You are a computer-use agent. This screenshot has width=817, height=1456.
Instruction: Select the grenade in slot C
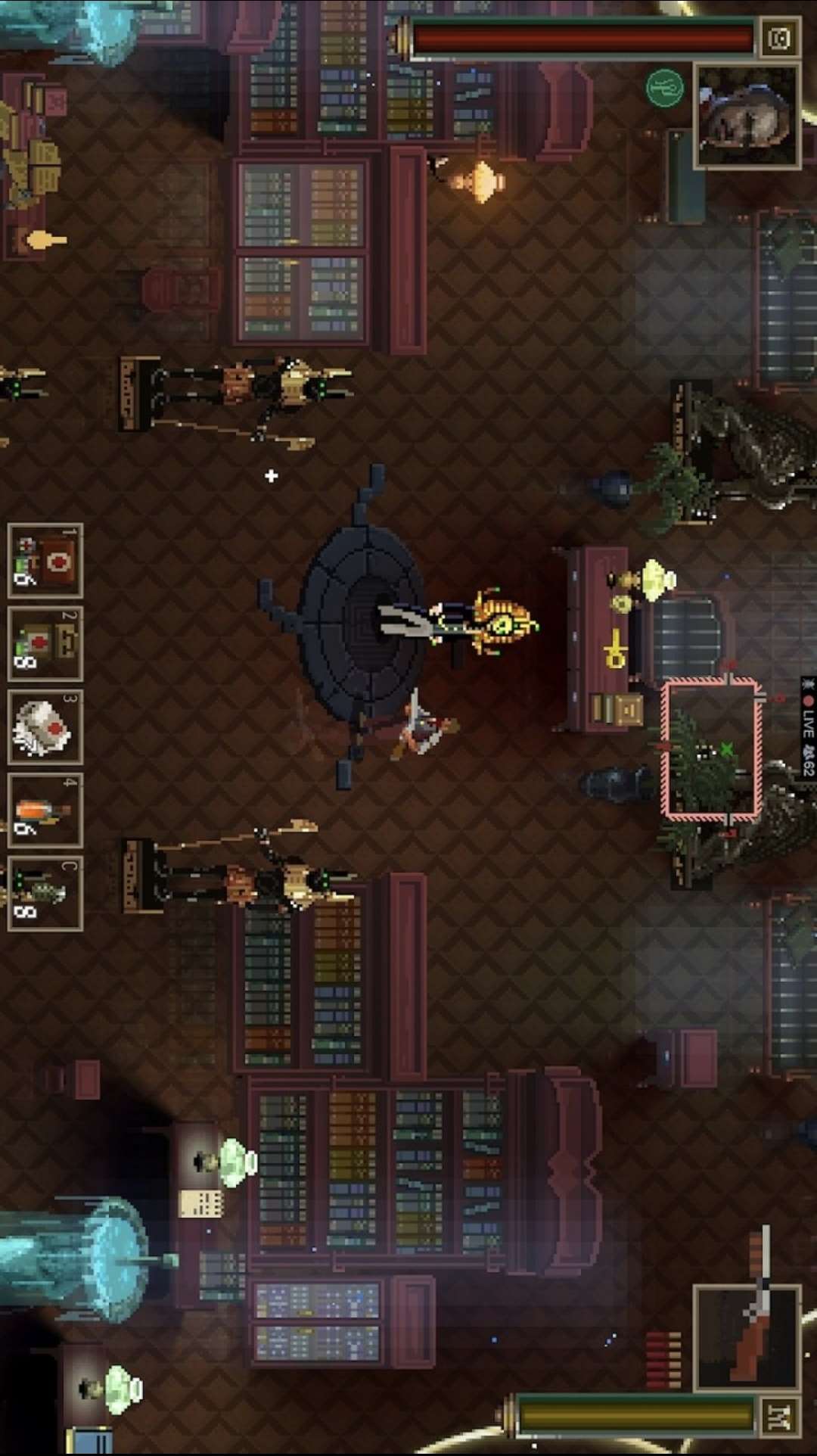(45, 894)
